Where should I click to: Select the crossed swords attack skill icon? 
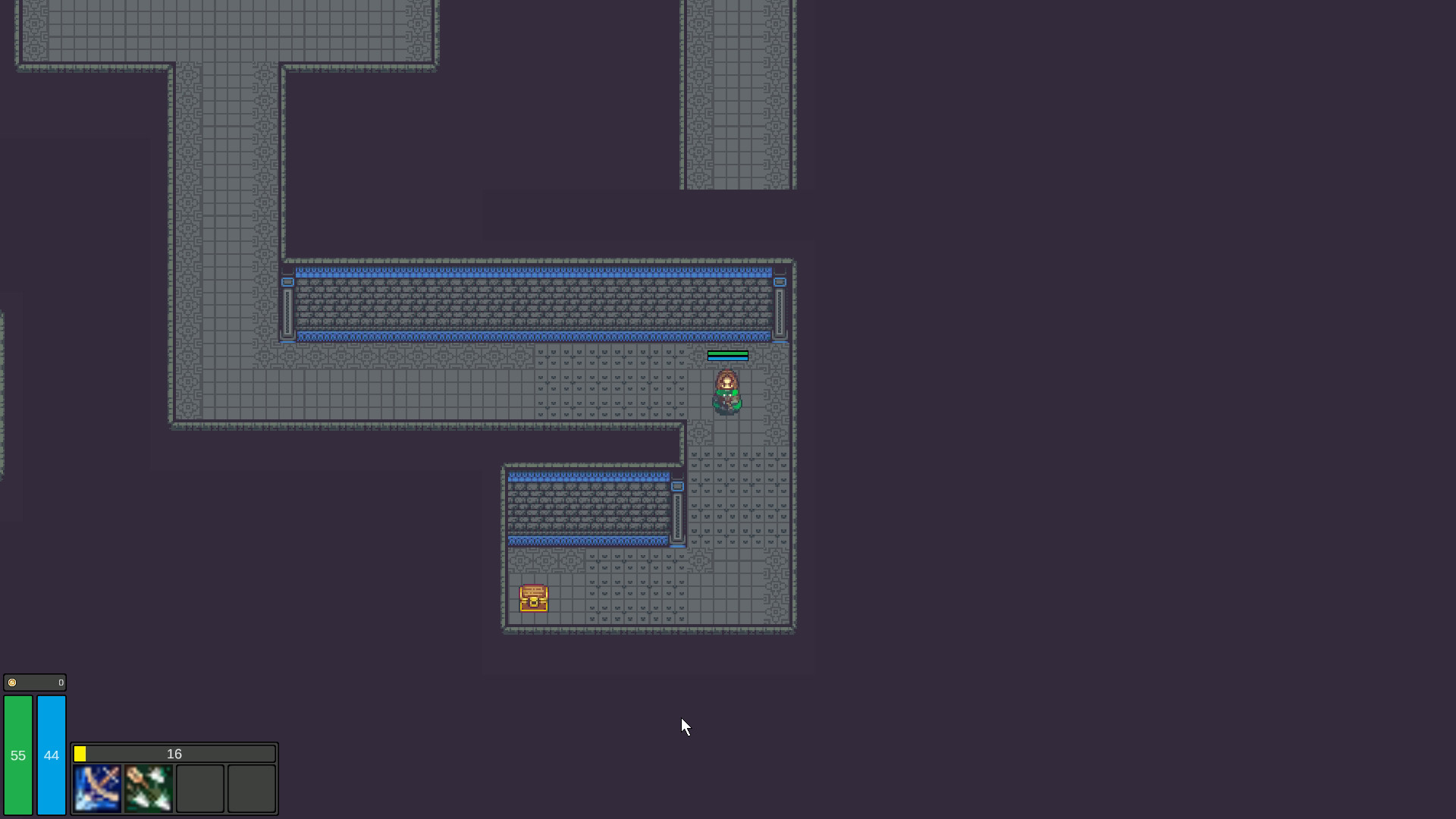point(97,788)
